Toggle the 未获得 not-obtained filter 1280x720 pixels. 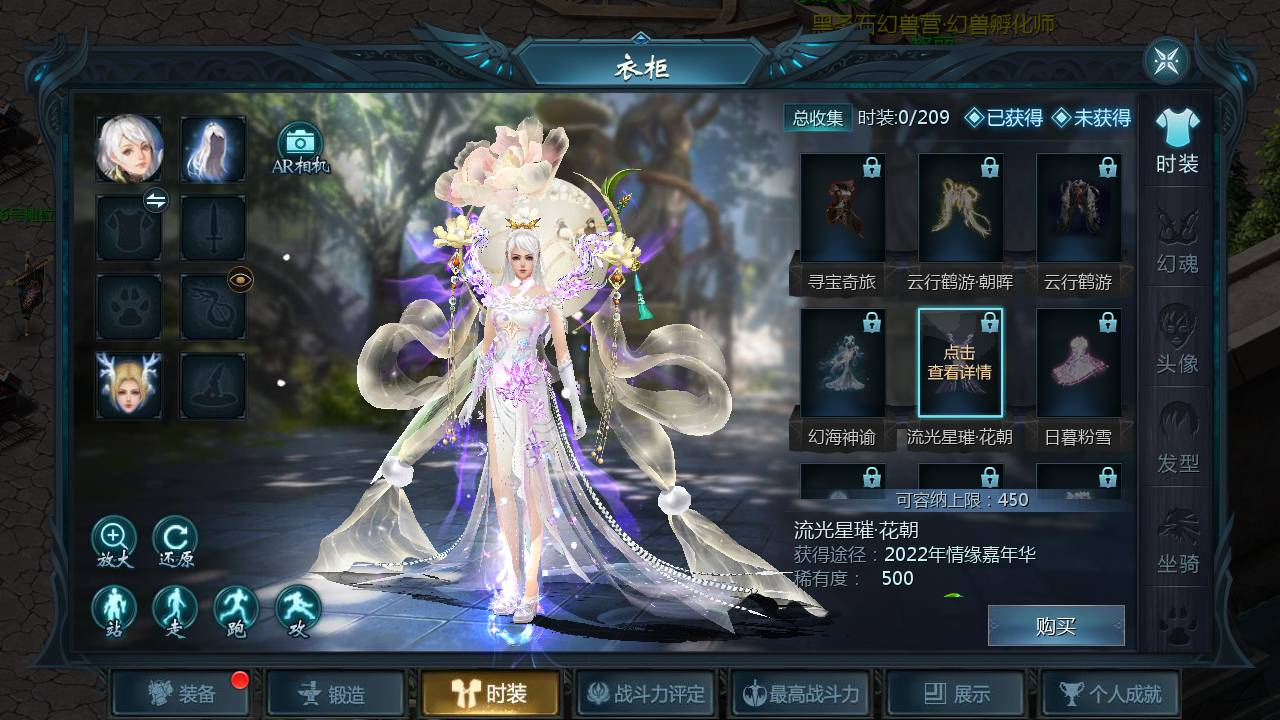coord(1091,118)
